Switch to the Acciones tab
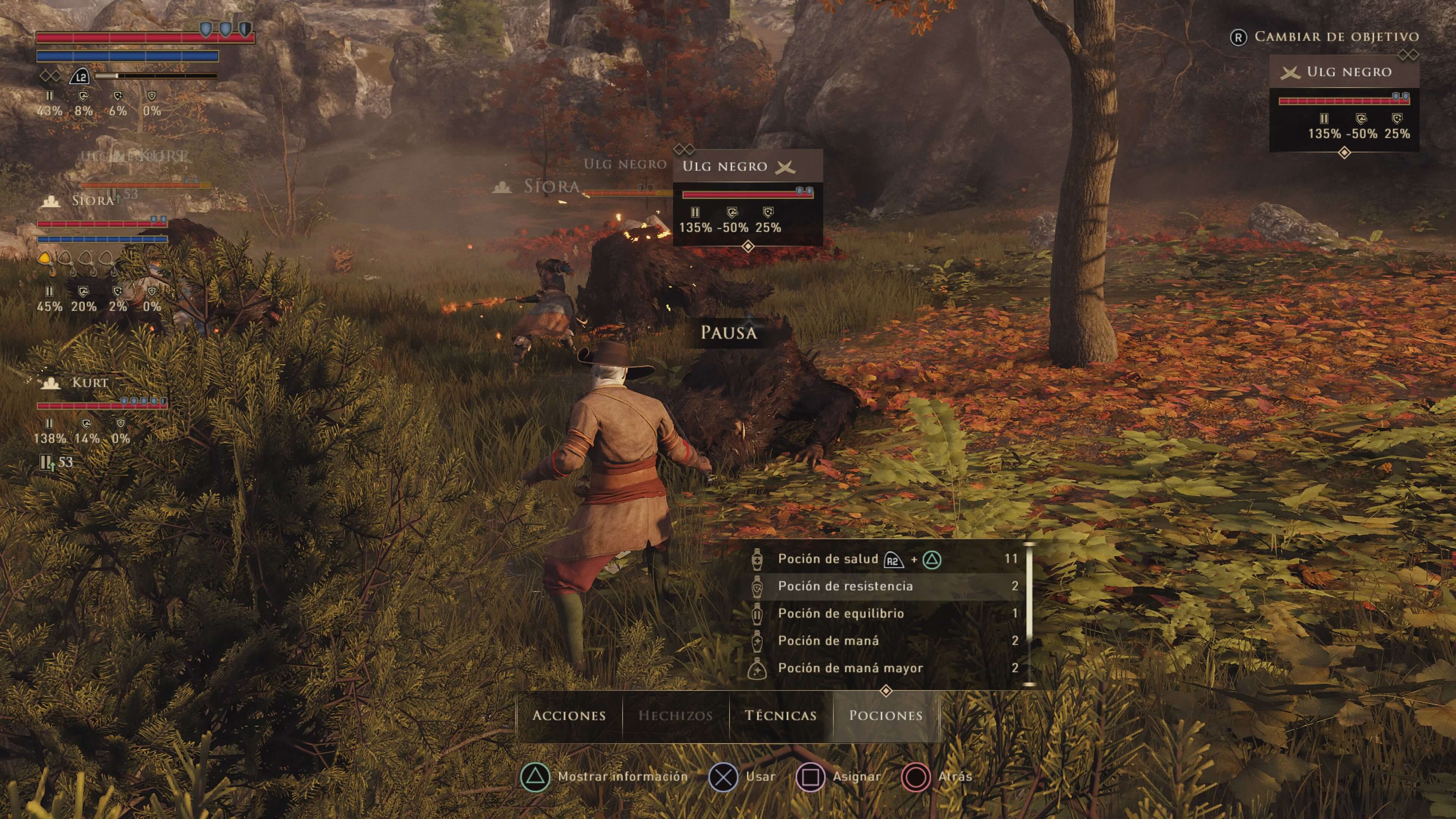 click(x=569, y=715)
